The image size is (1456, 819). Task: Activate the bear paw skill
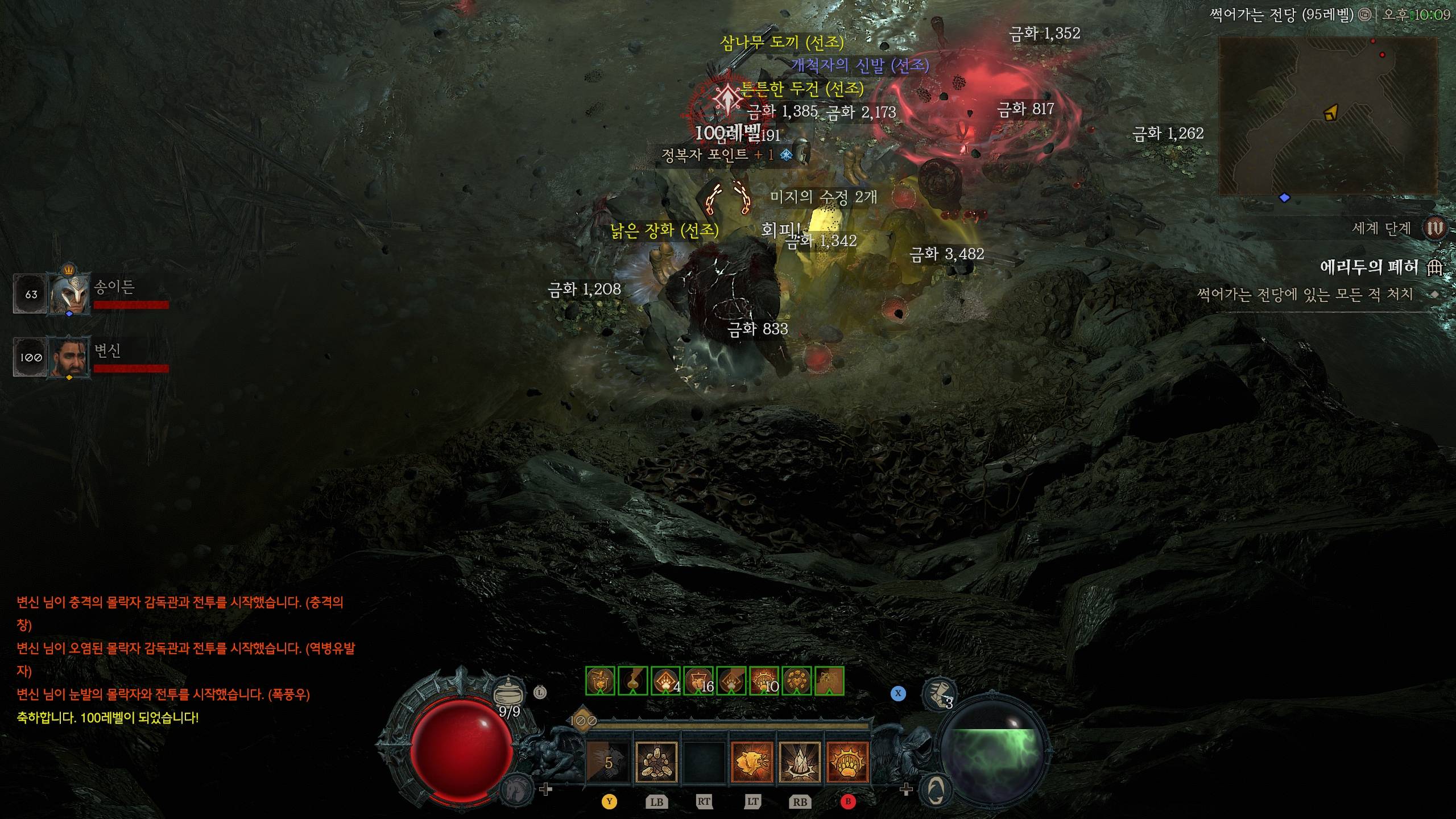click(x=847, y=763)
